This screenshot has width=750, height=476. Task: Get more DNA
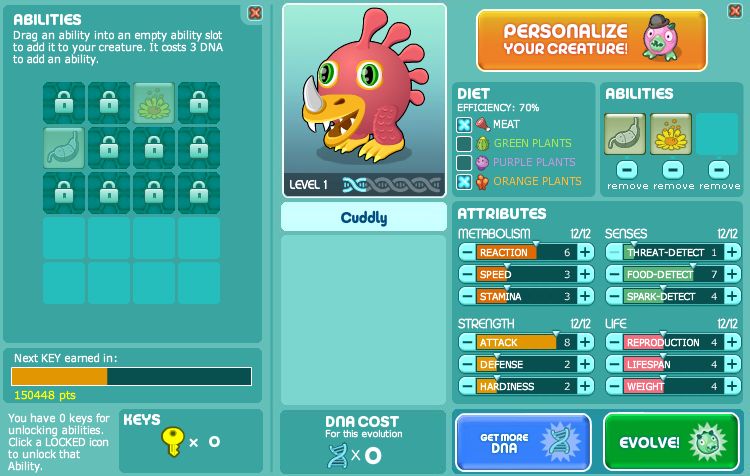click(523, 441)
